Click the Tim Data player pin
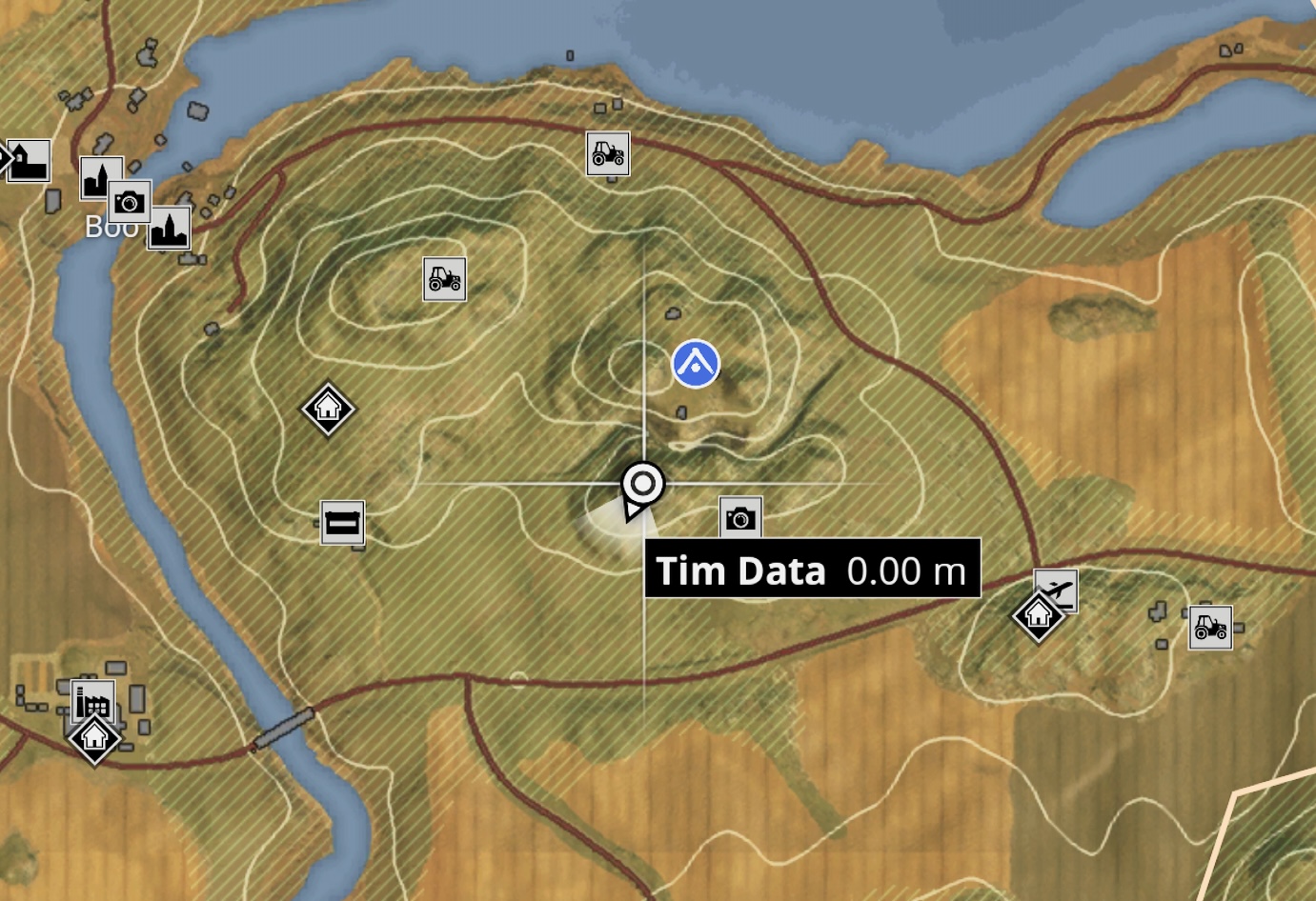This screenshot has height=901, width=1316. tap(642, 486)
